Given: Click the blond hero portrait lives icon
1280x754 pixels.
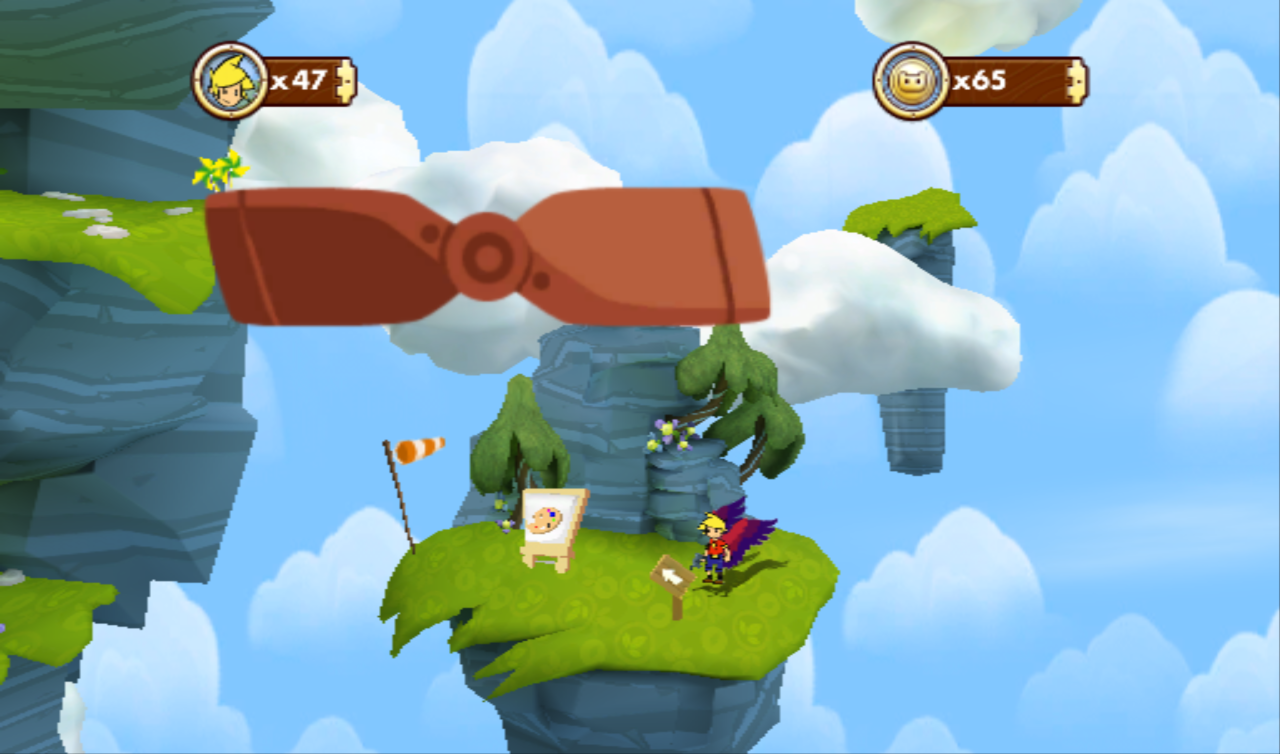Looking at the screenshot, I should [x=230, y=81].
